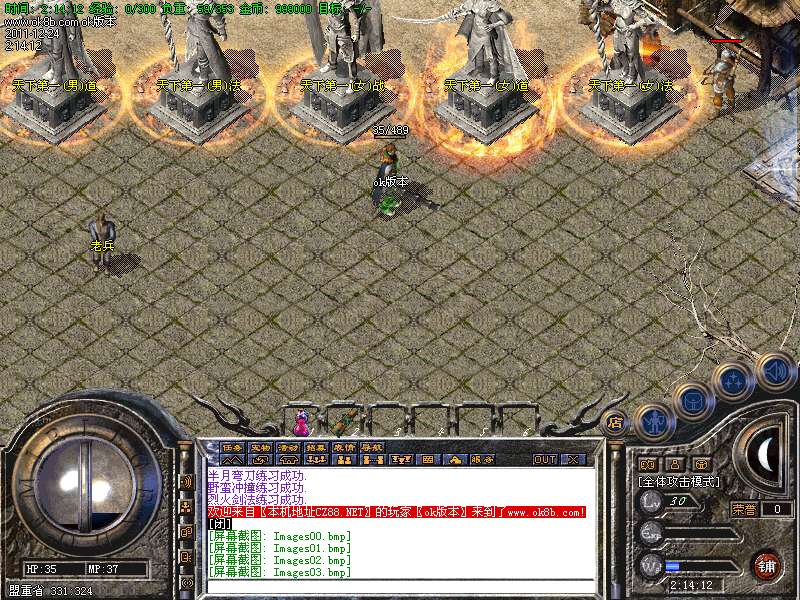Click the red 铺 stall button

767,564
